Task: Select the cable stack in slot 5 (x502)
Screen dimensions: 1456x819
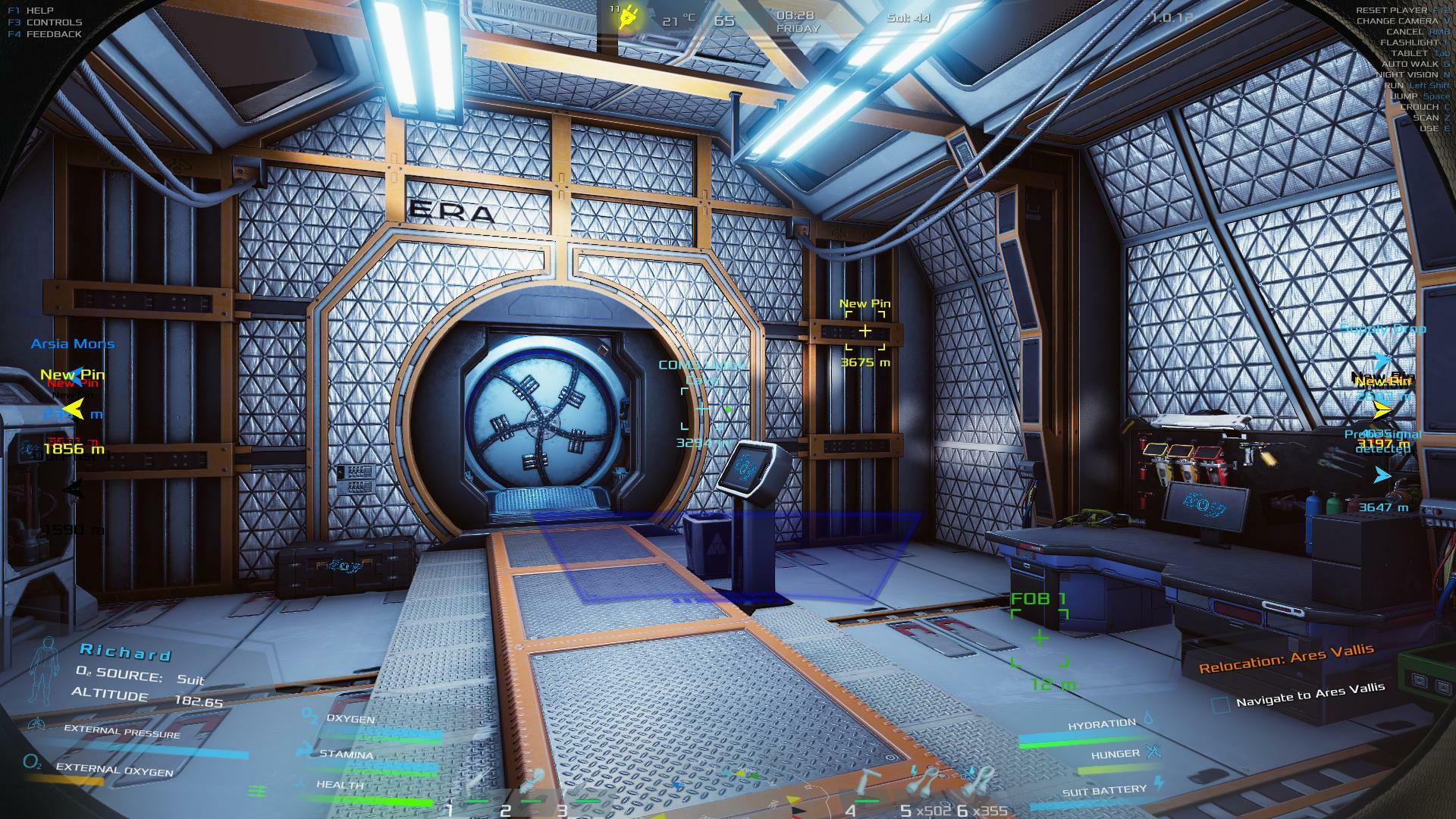Action: coord(925,781)
